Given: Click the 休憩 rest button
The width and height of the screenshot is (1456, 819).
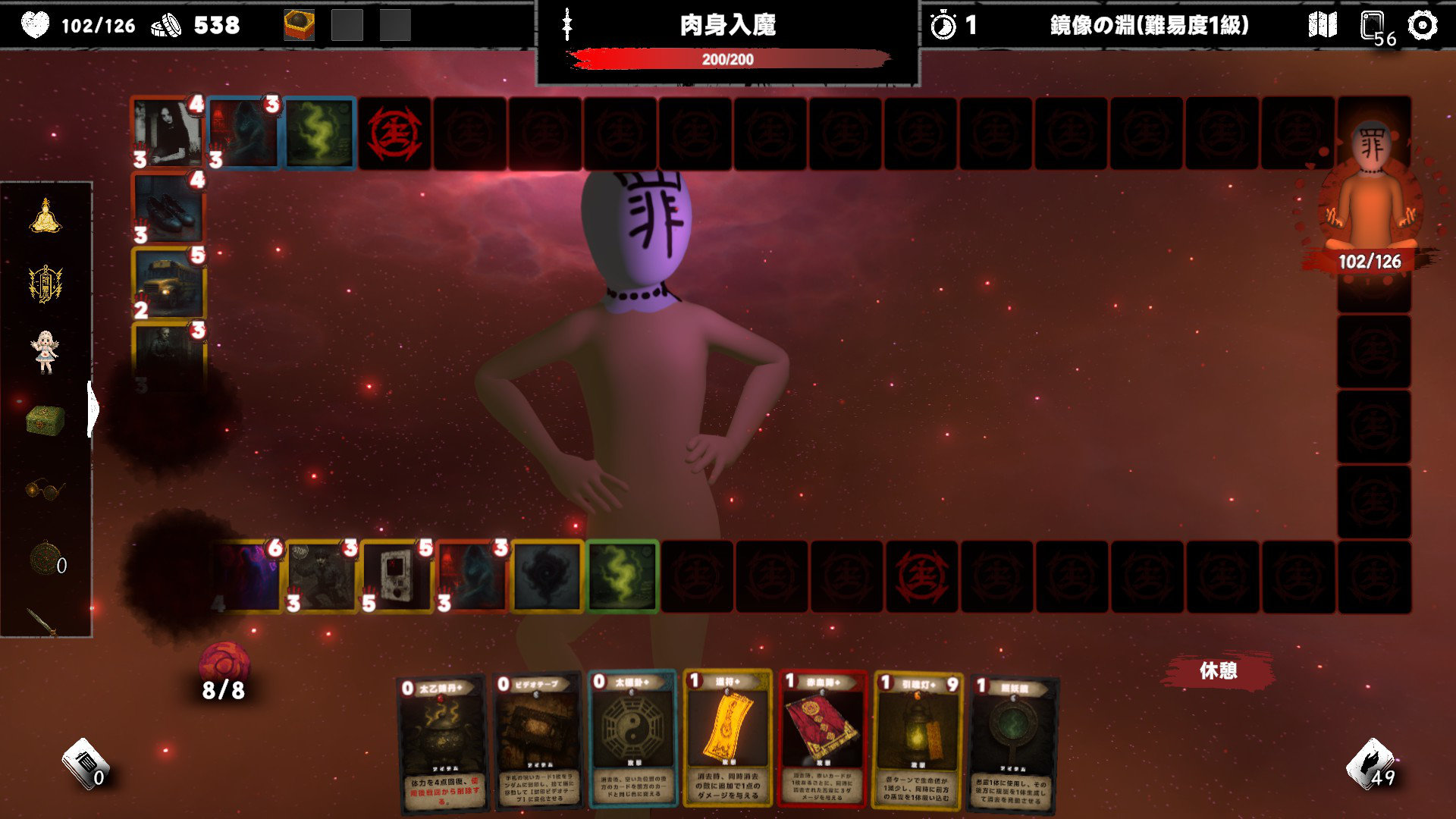Looking at the screenshot, I should [x=1218, y=671].
